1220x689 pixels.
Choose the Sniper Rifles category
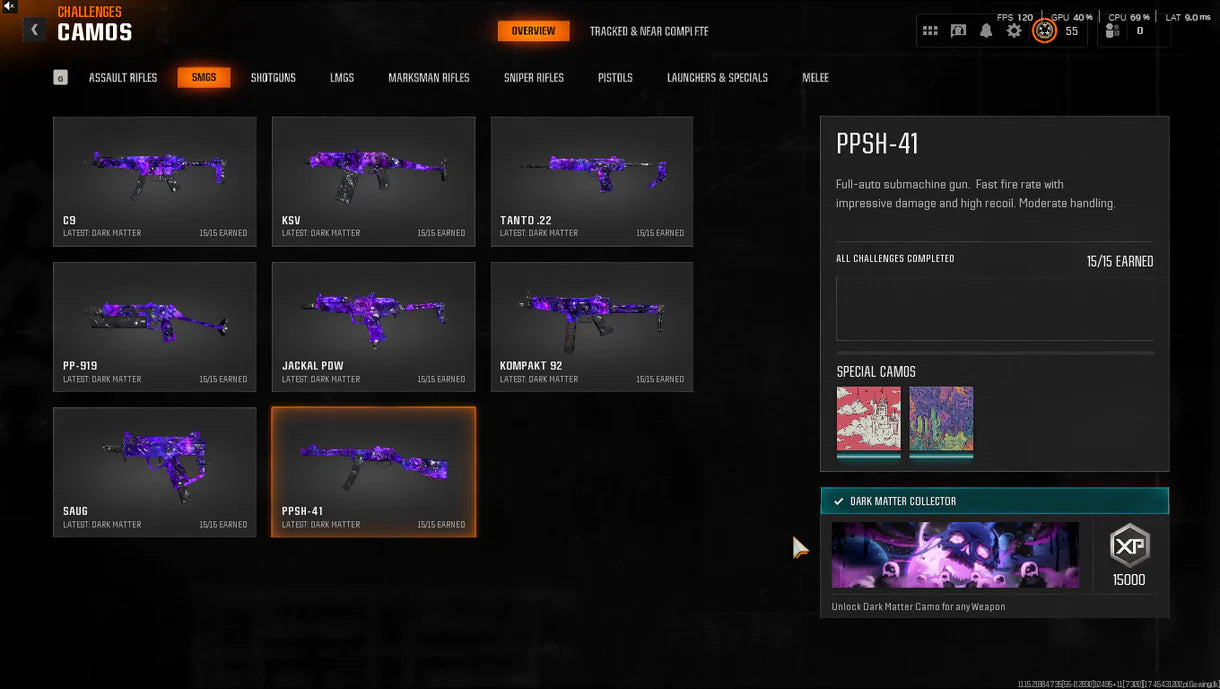point(534,77)
